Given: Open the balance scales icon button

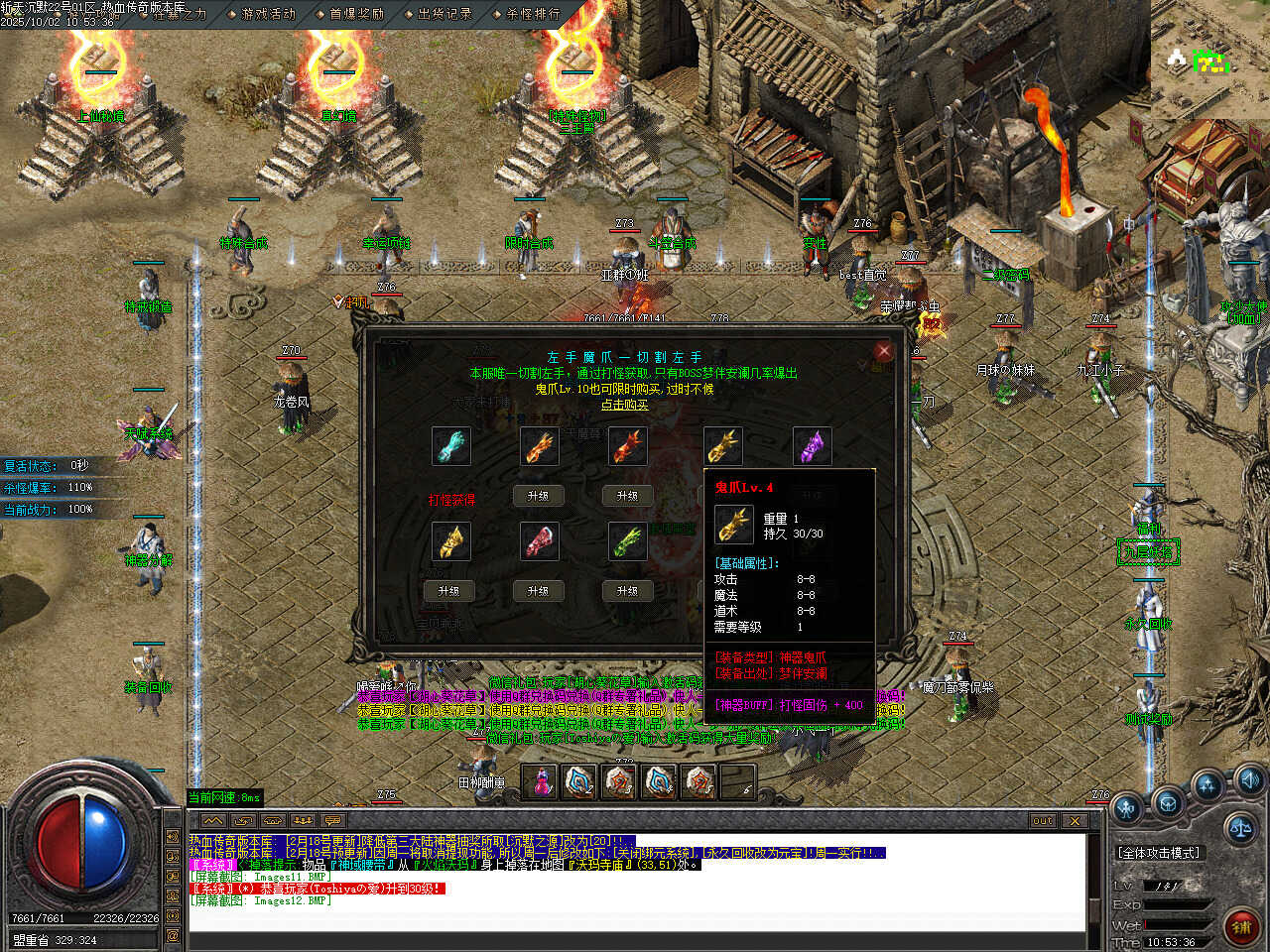Looking at the screenshot, I should coord(1239,826).
